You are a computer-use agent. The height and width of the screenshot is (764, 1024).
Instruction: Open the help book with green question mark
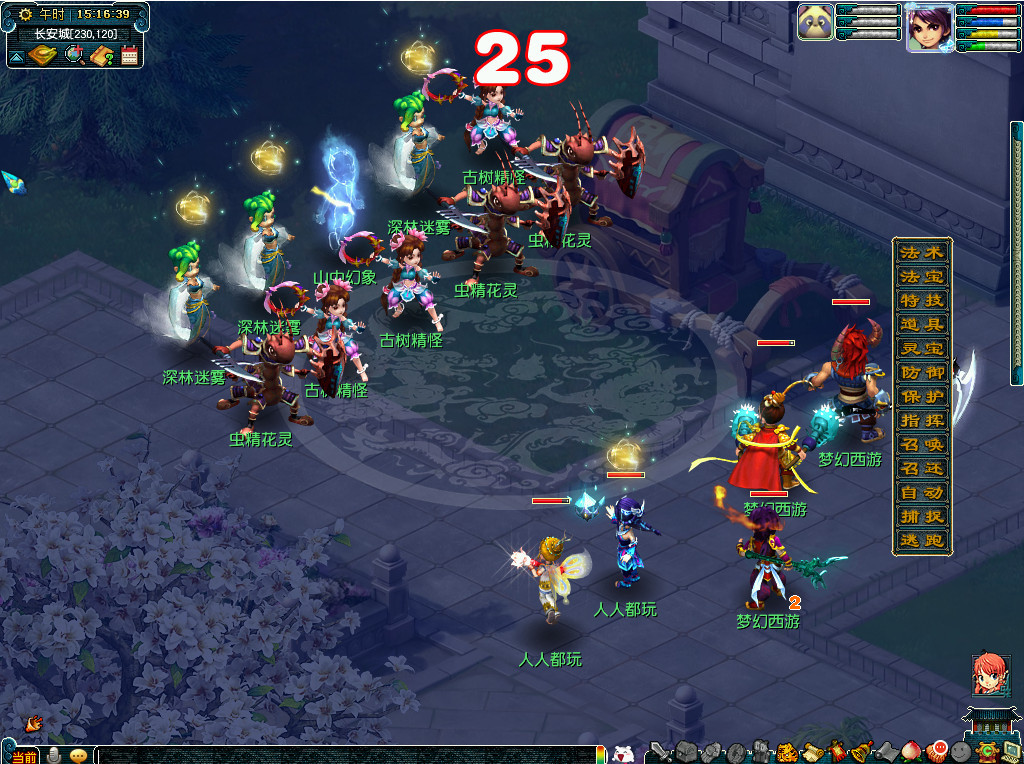click(102, 56)
